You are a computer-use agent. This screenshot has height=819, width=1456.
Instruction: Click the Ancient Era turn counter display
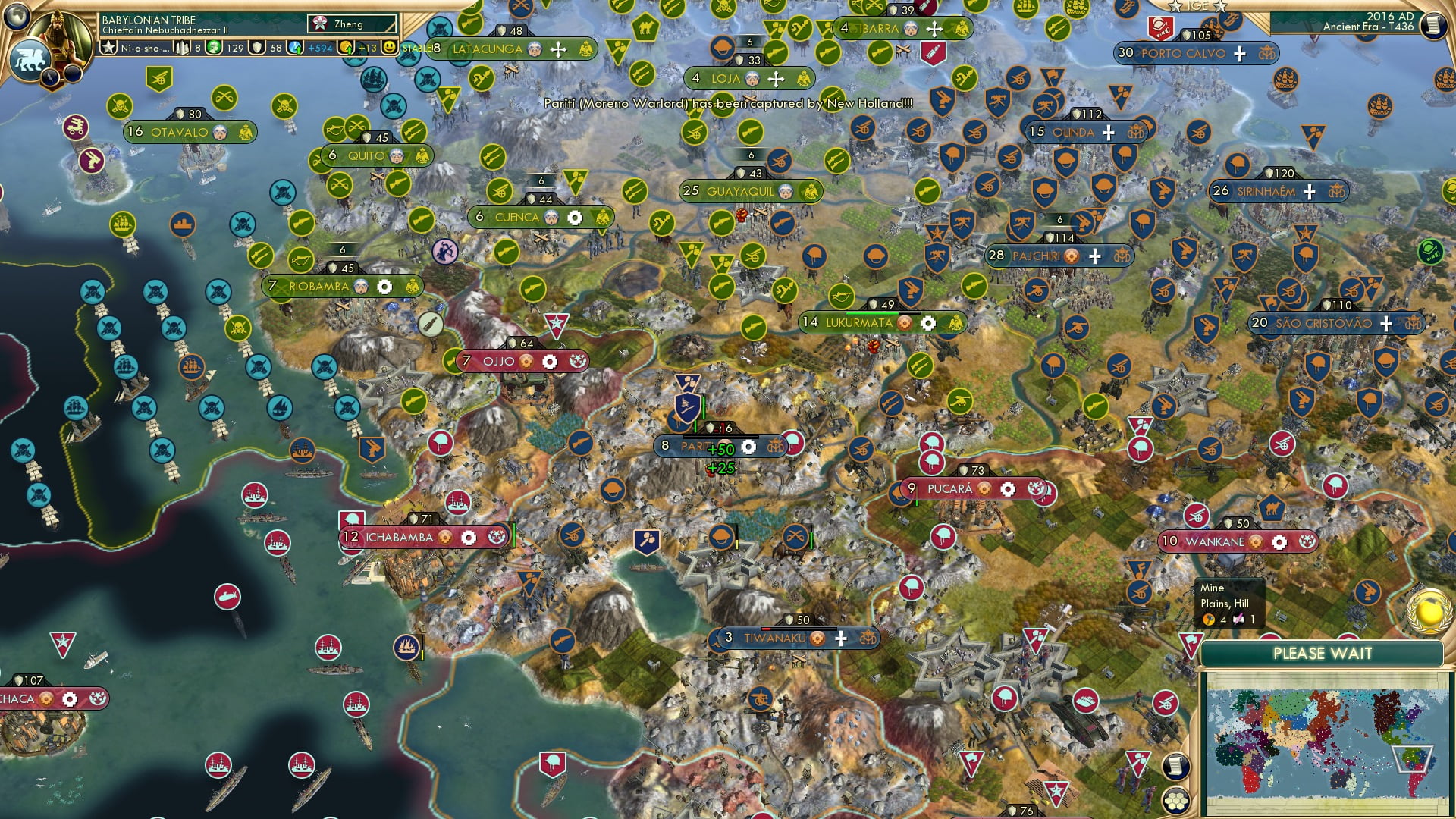click(x=1370, y=27)
